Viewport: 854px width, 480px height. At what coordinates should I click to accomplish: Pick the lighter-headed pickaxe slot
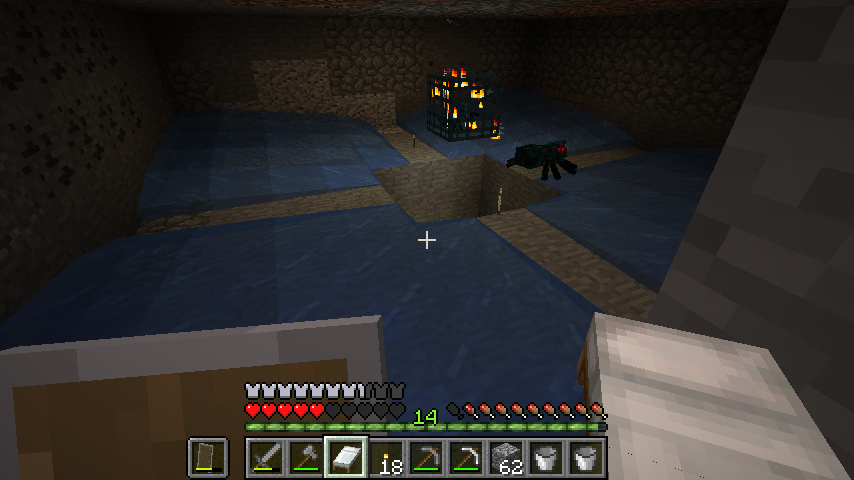466,458
